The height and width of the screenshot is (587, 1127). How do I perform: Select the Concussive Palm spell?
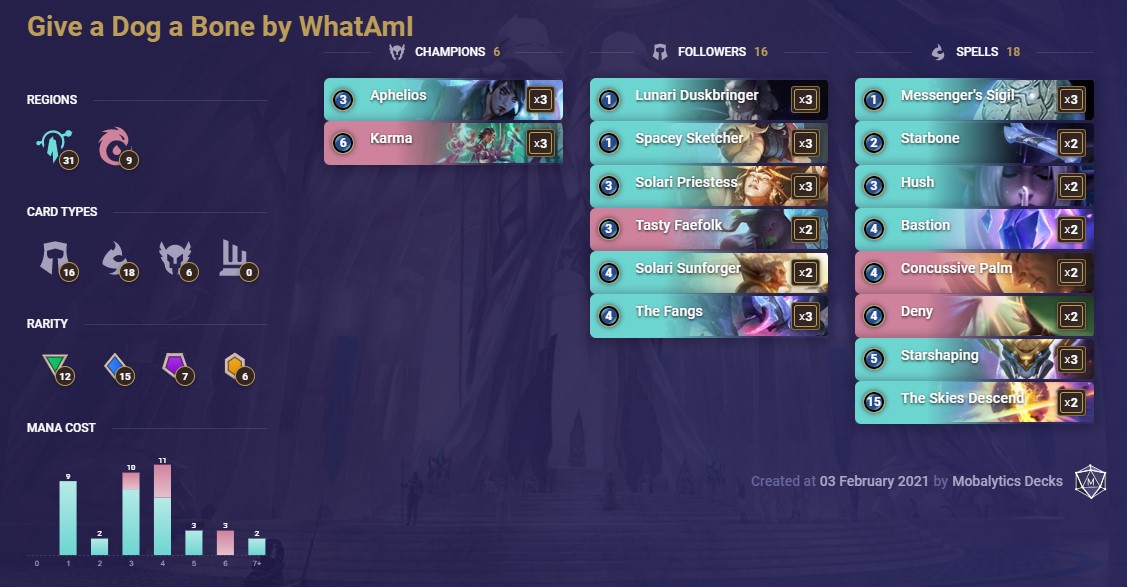(974, 272)
